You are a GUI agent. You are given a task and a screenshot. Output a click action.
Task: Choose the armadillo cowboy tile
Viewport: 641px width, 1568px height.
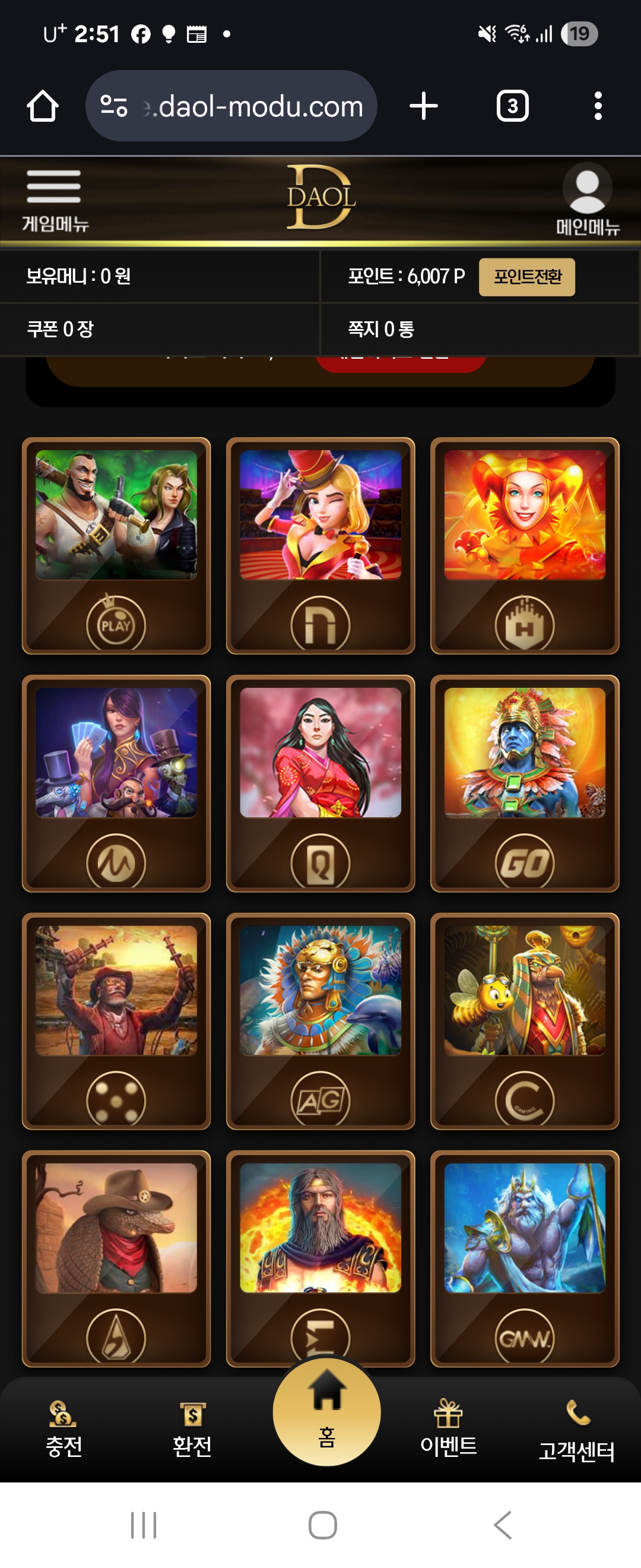[116, 1257]
